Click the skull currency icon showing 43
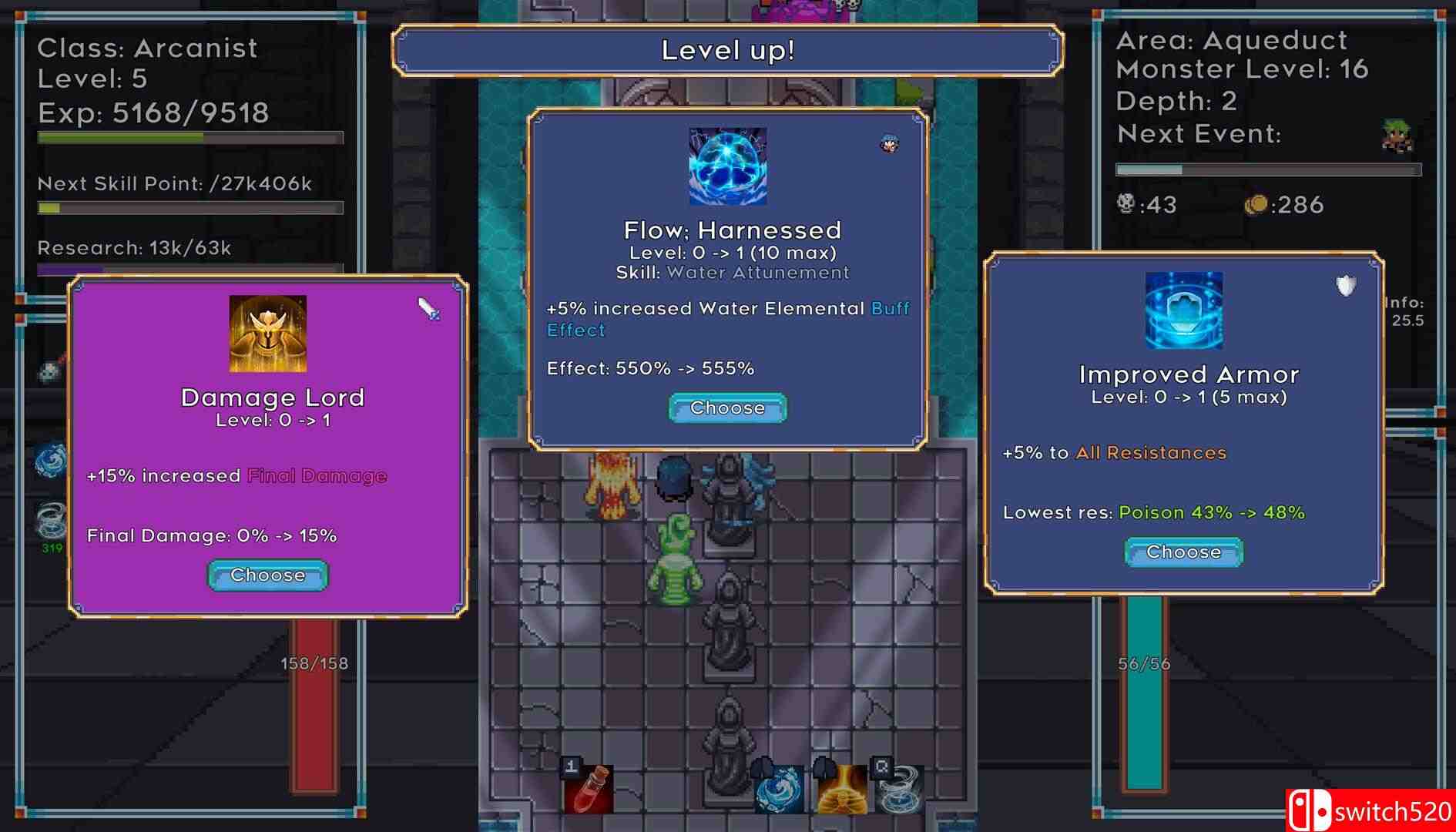This screenshot has width=1456, height=832. (1126, 205)
